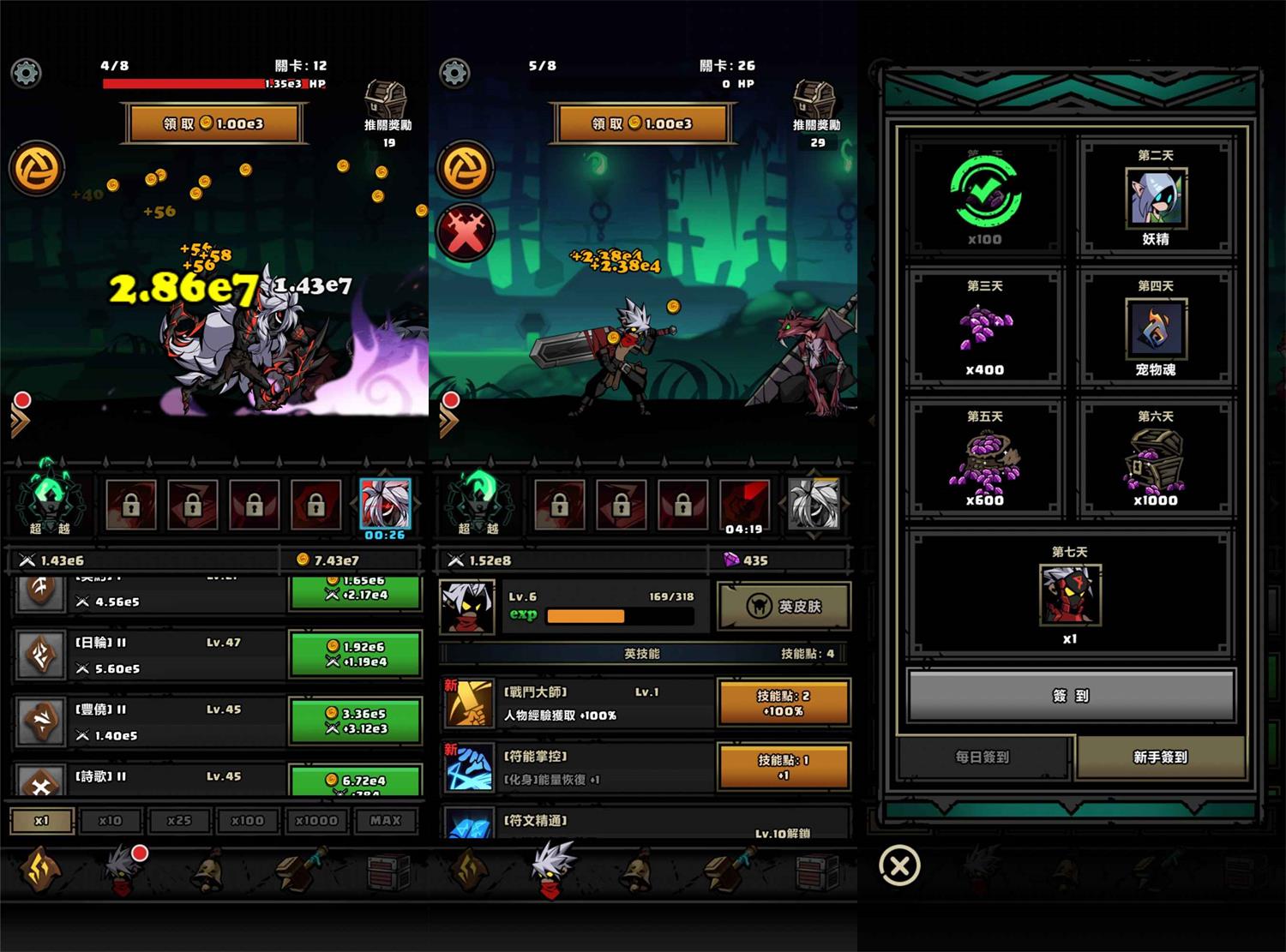Viewport: 1286px width, 952px height.
Task: Set purchase multiplier to x1000
Action: click(316, 821)
